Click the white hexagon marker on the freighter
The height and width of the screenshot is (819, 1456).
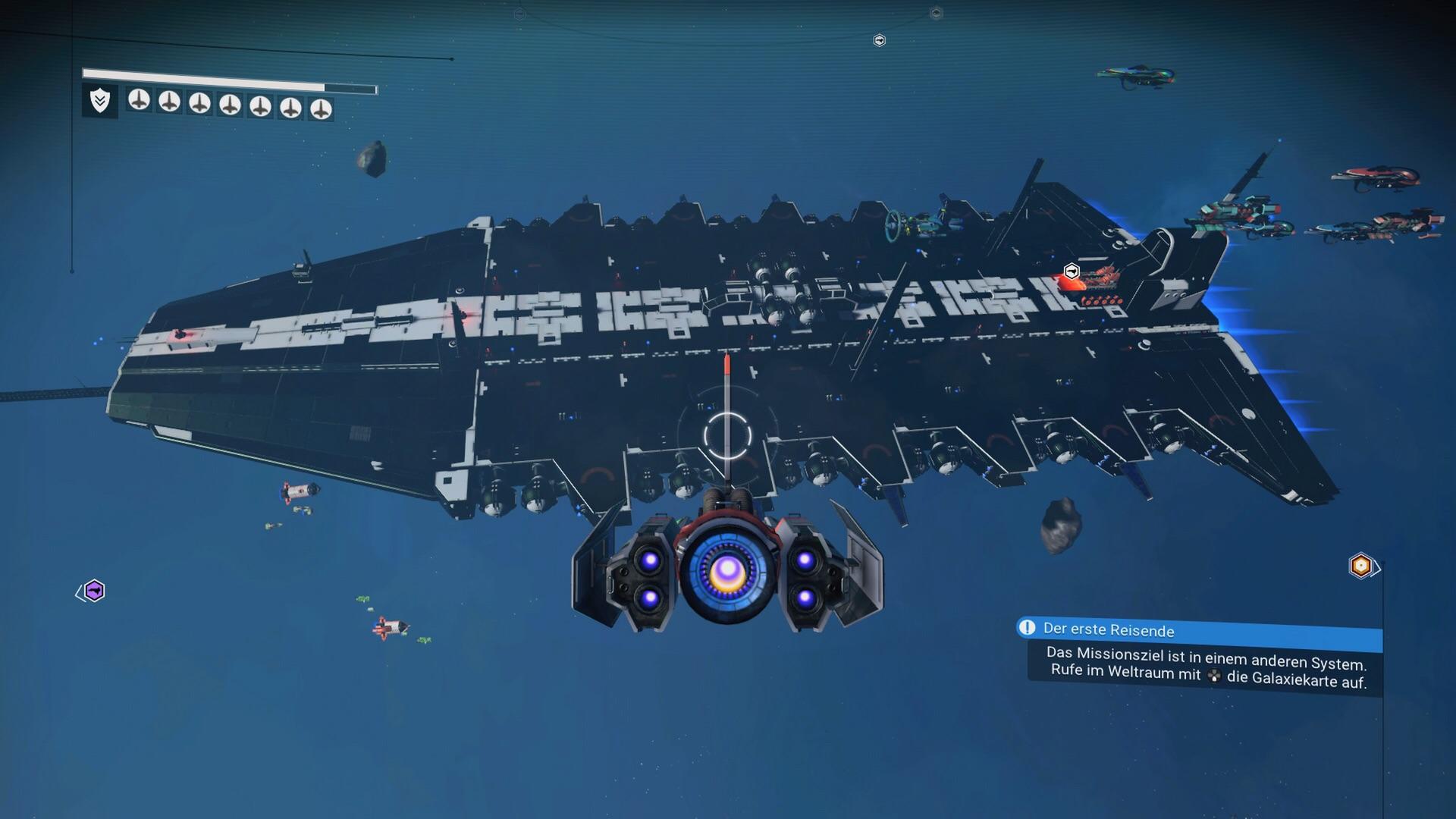(x=1071, y=271)
